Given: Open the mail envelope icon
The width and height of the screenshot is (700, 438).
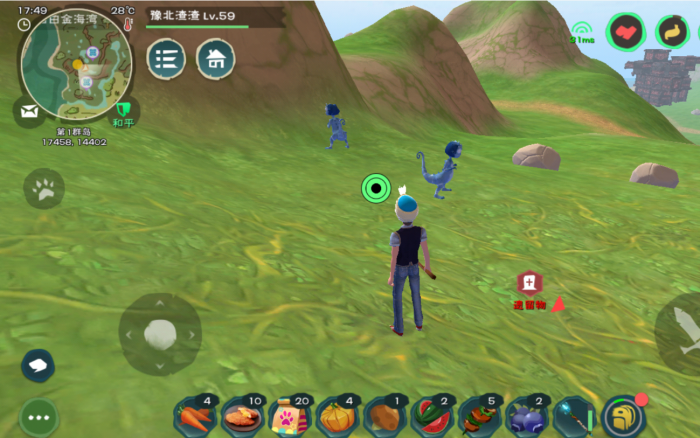Looking at the screenshot, I should (x=27, y=111).
